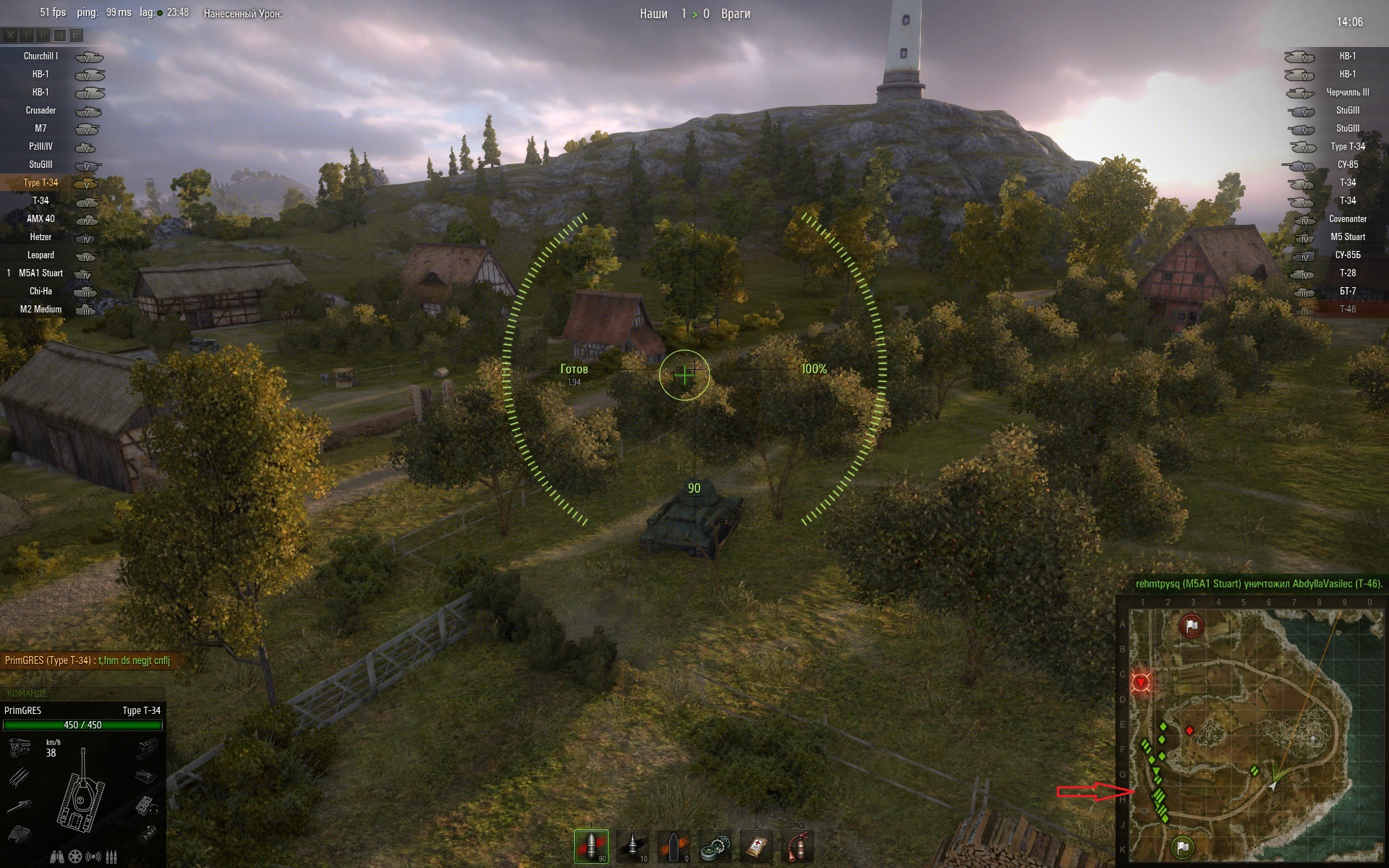Viewport: 1389px width, 868px height.
Task: Select the AP shell slot with 90 rounds
Action: 591,846
